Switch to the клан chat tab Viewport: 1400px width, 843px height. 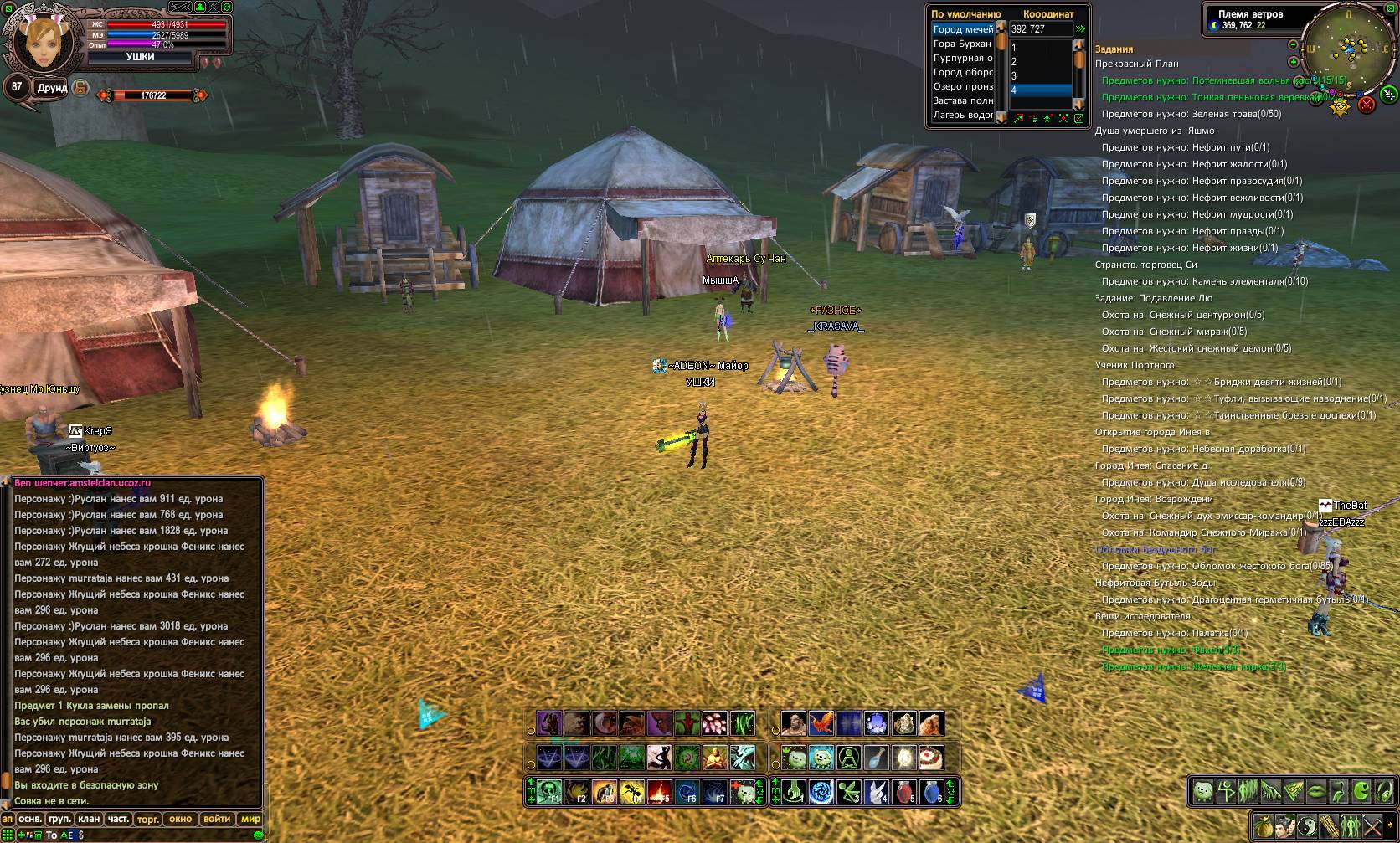pos(89,819)
